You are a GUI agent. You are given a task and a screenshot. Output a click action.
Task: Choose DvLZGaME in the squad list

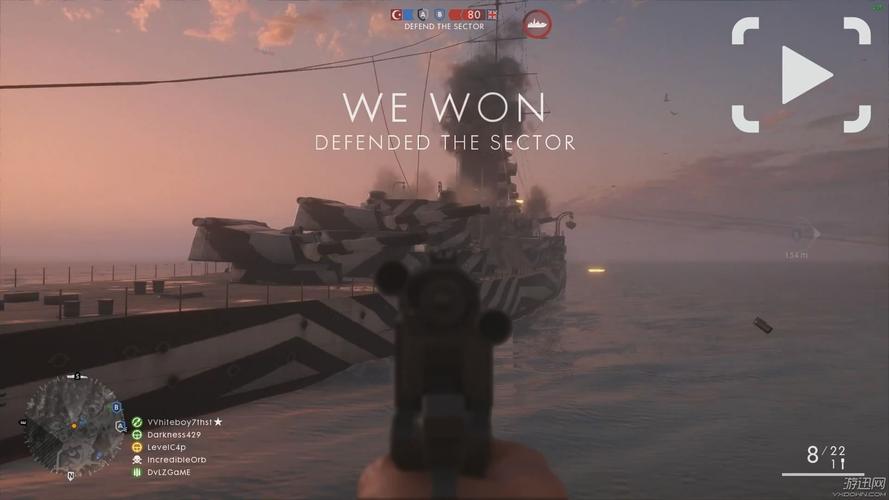(x=167, y=471)
